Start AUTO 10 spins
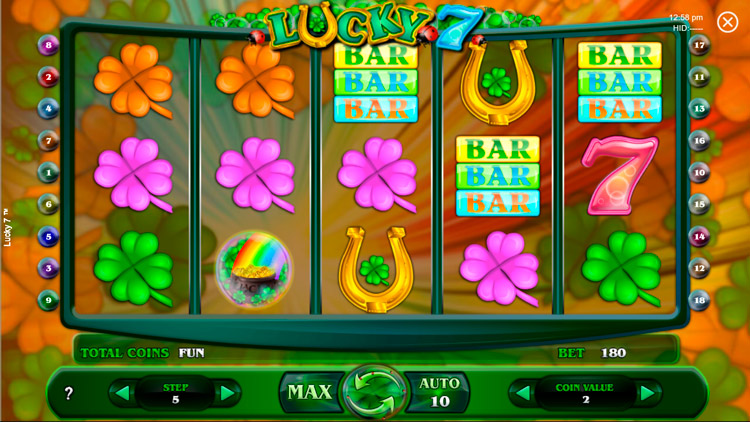The width and height of the screenshot is (750, 422). click(439, 391)
